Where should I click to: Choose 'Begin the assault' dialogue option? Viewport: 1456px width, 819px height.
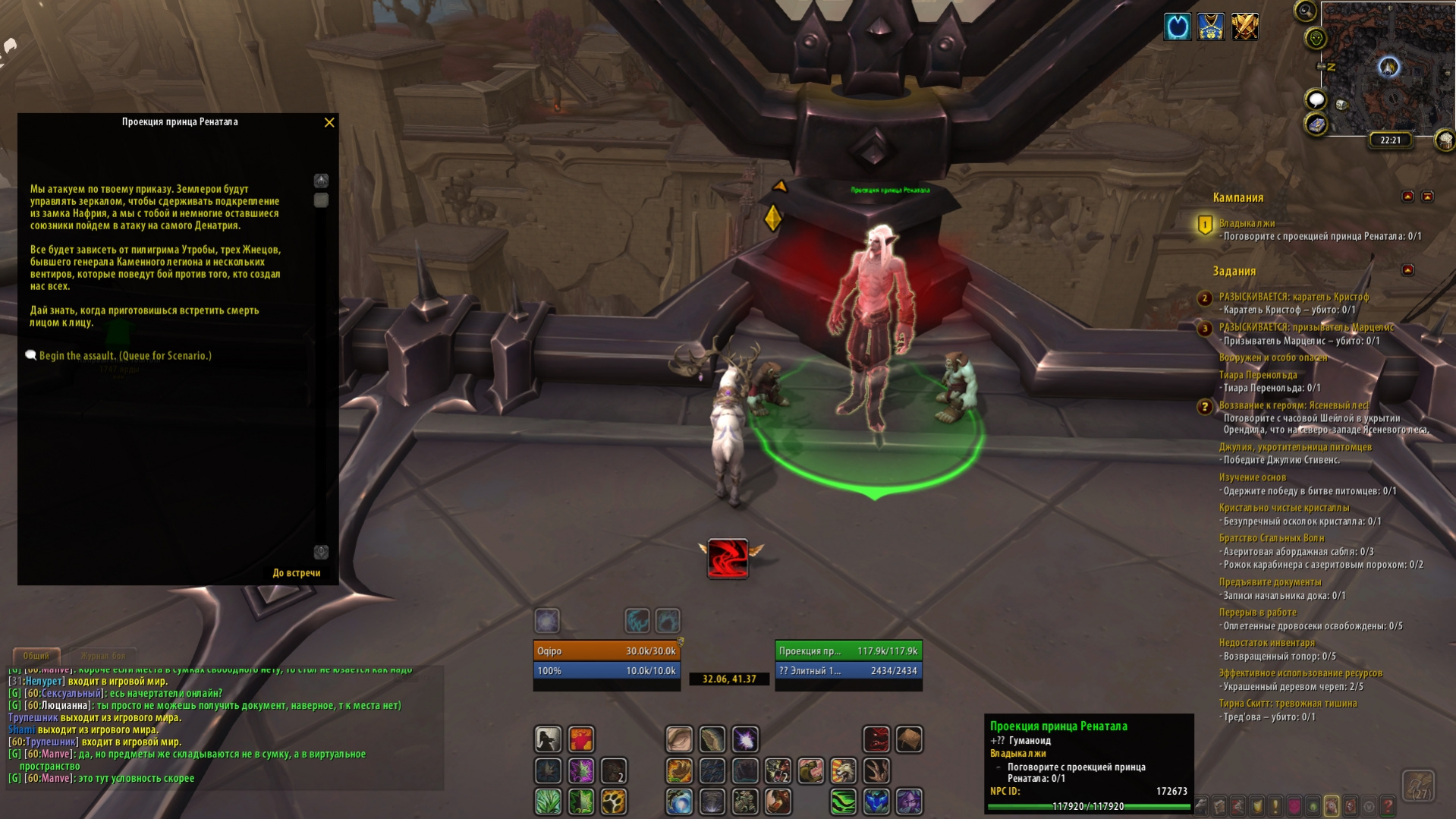pos(125,356)
